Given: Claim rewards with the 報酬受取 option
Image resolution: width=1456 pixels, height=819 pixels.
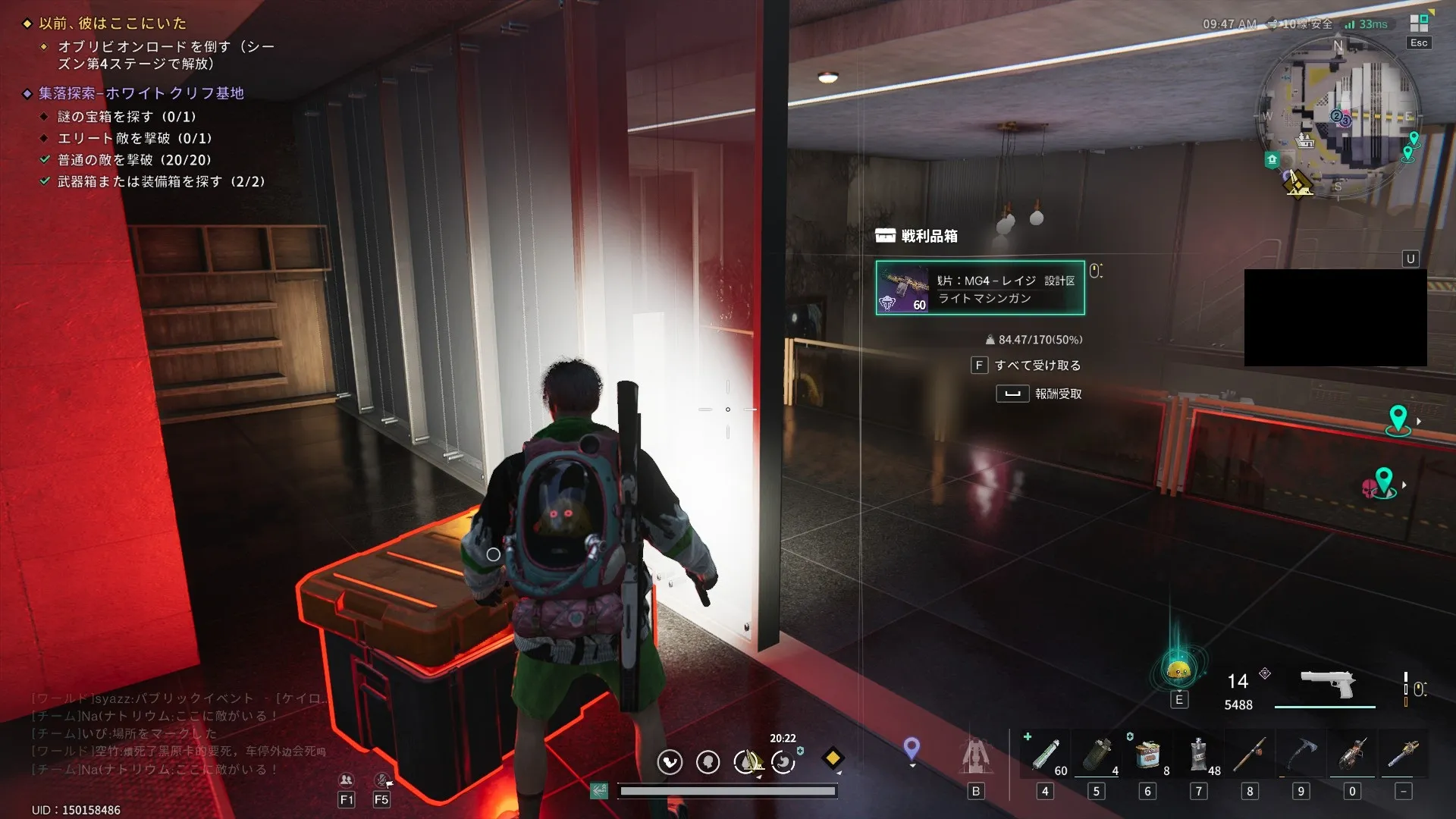Looking at the screenshot, I should 1057,394.
